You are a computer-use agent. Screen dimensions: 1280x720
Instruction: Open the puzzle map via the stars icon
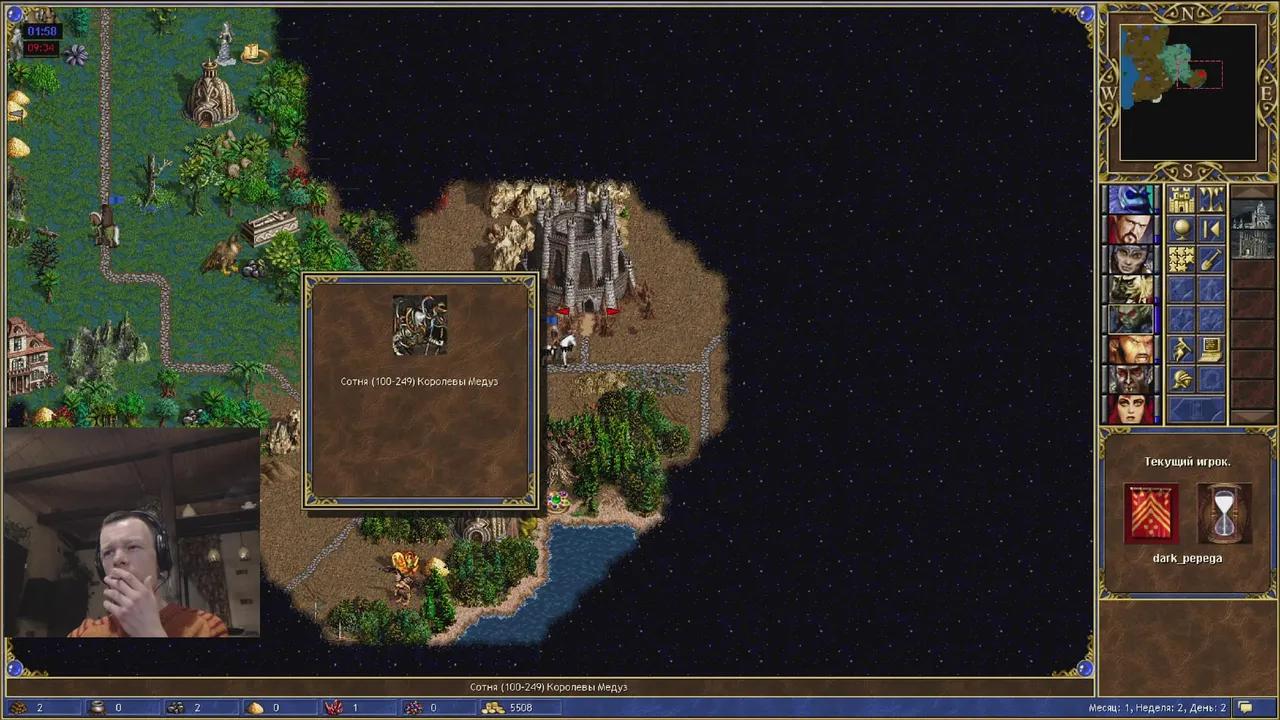coord(1180,258)
